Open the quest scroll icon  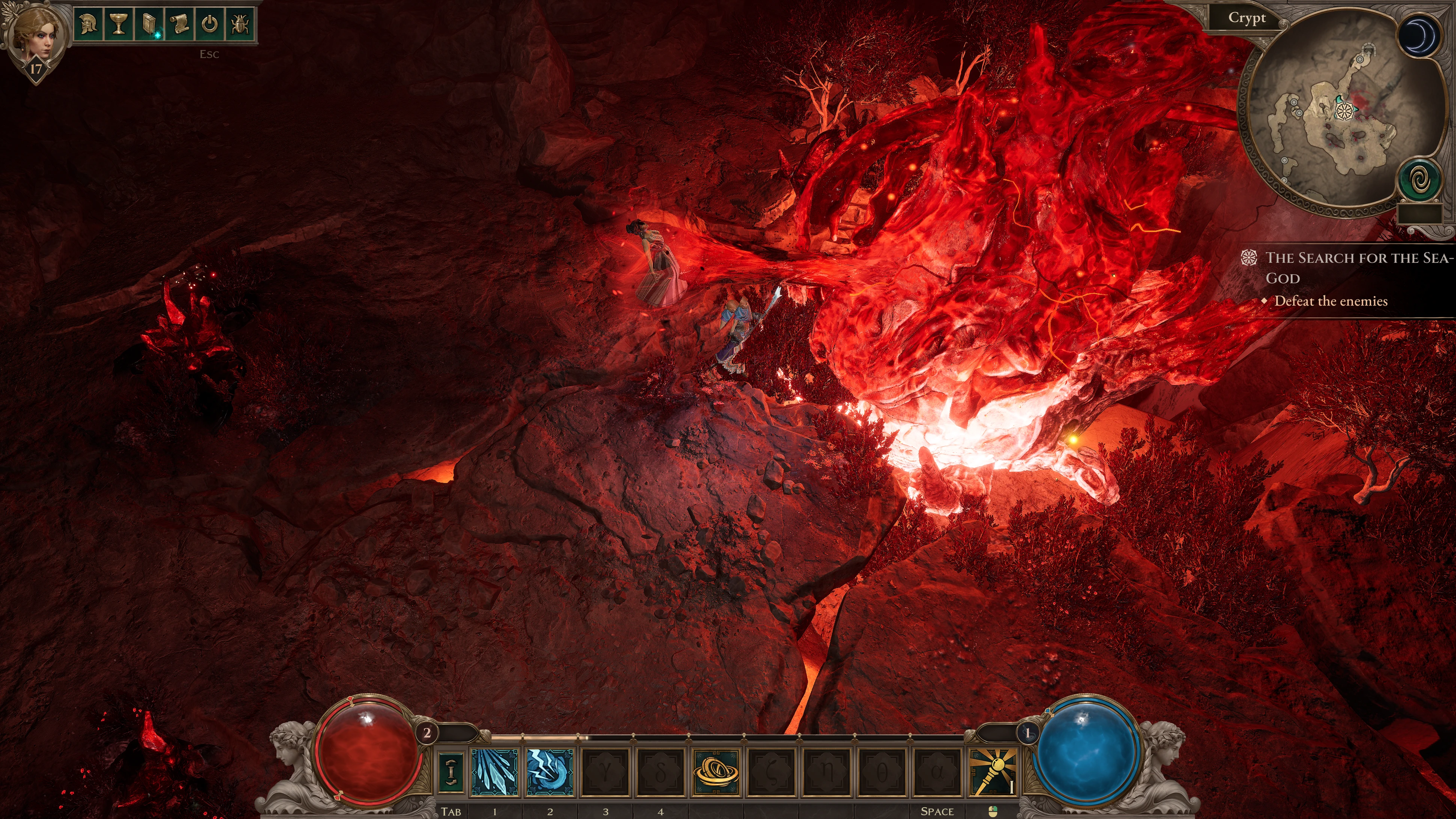[180, 24]
